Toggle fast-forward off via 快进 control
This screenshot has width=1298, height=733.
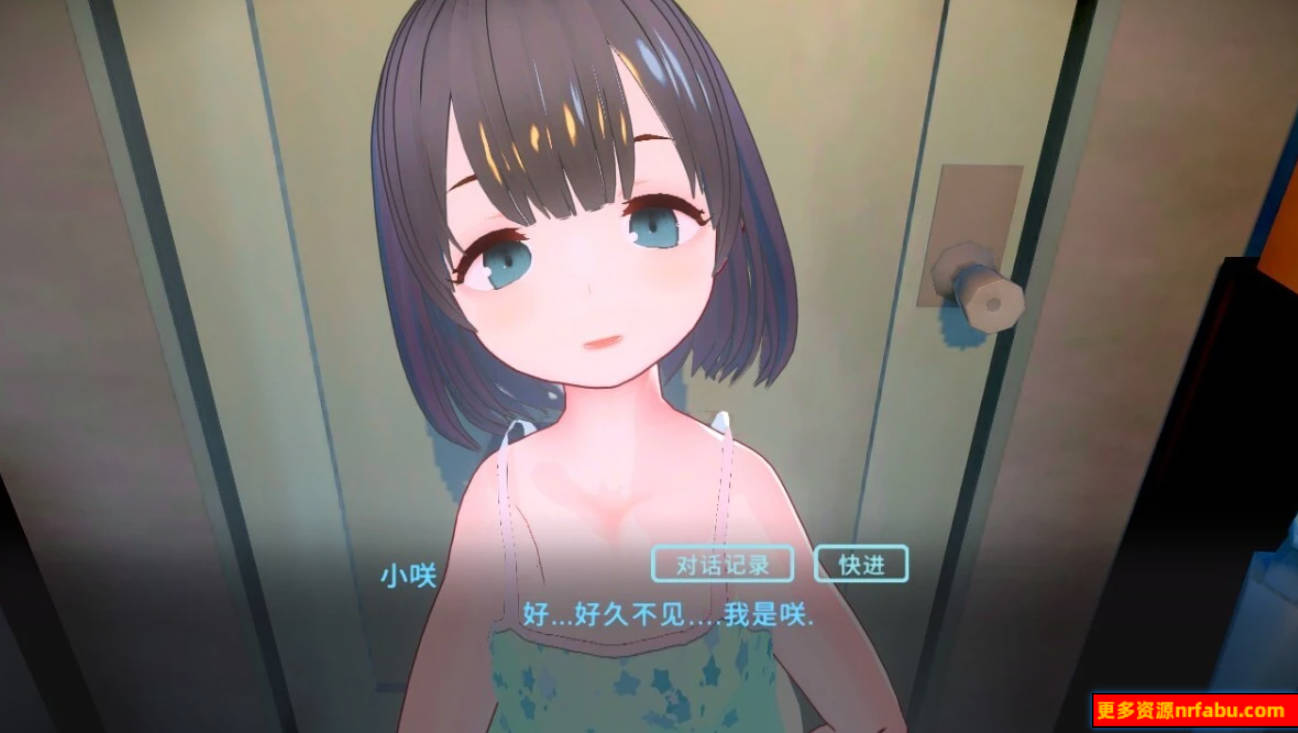pyautogui.click(x=862, y=563)
